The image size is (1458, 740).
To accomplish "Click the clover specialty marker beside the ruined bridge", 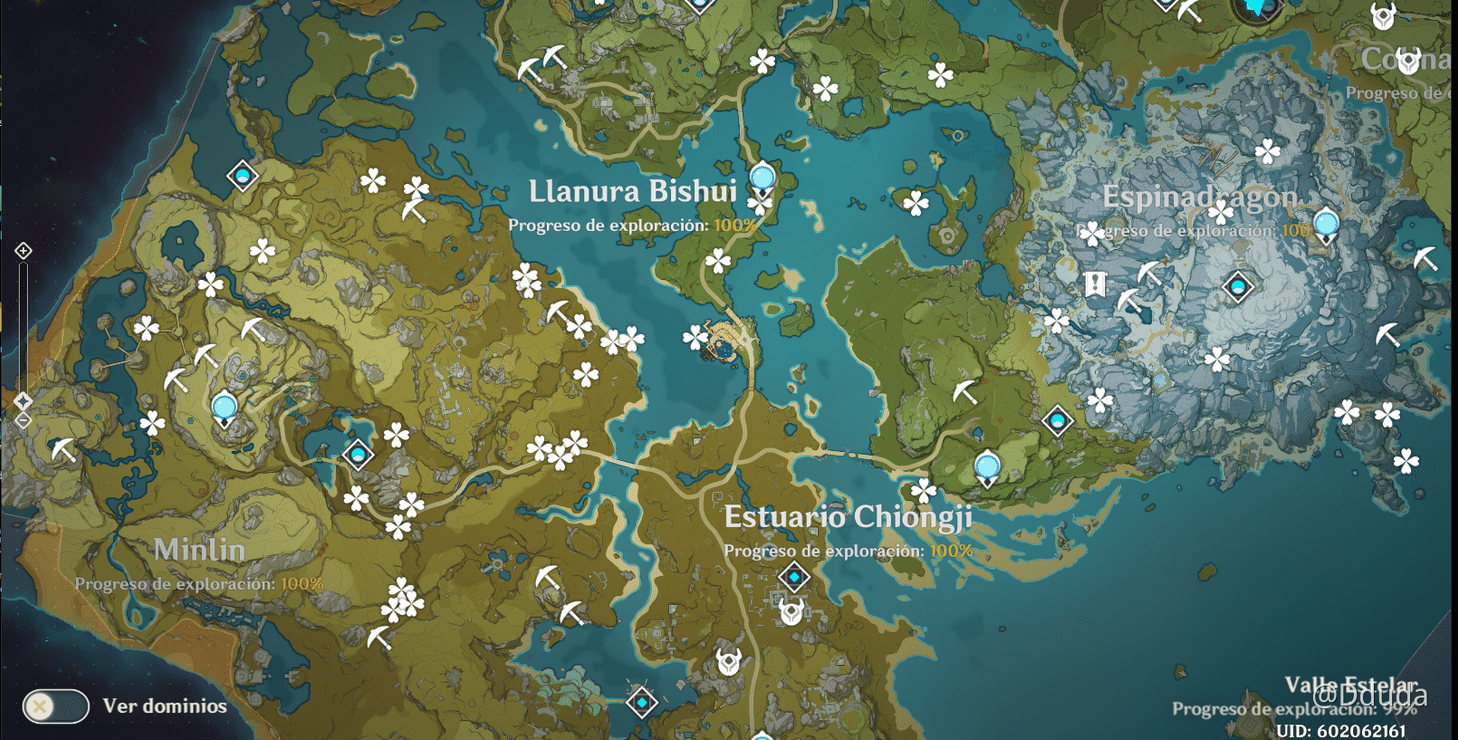I will pyautogui.click(x=693, y=336).
